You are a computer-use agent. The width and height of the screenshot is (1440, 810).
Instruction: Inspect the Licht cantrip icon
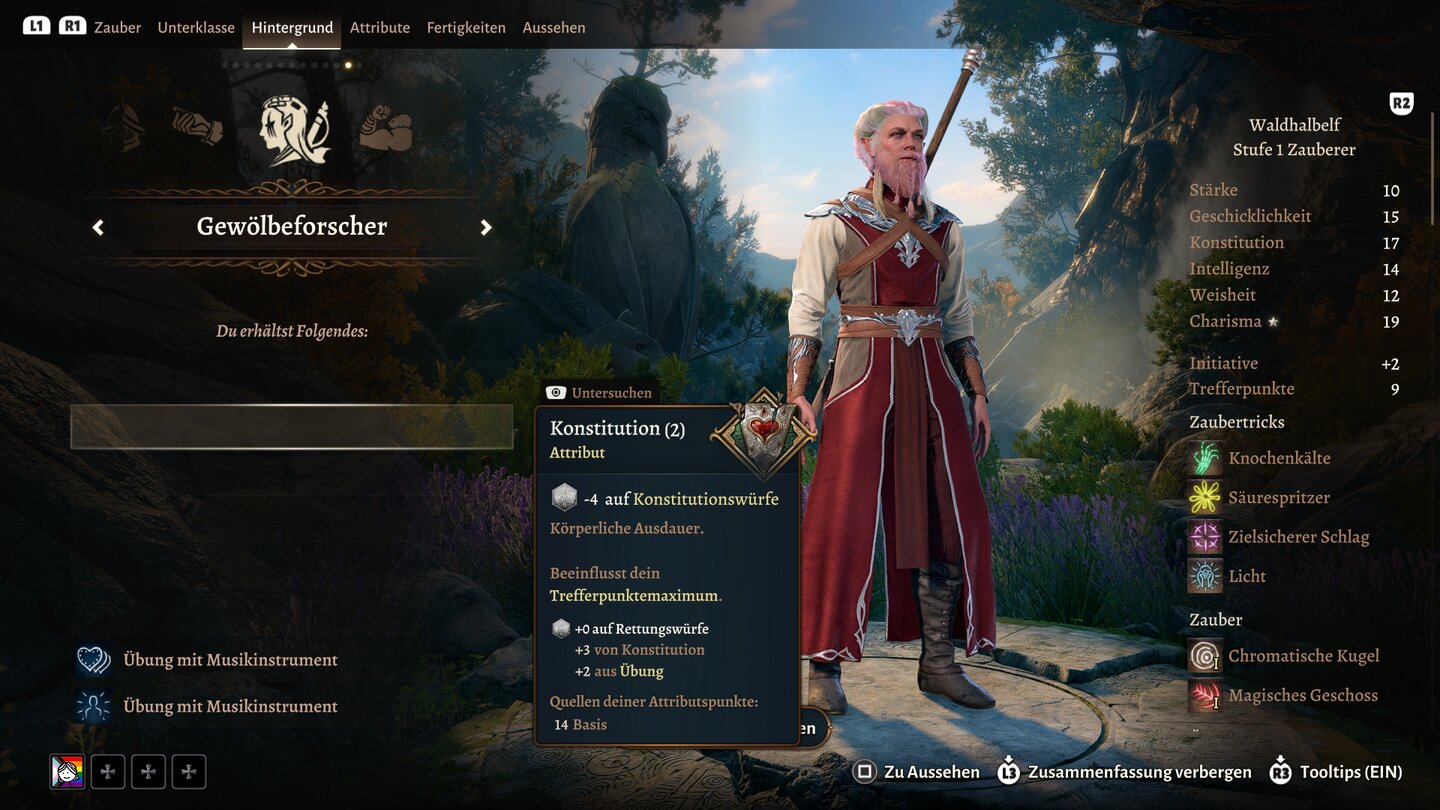(x=1205, y=576)
